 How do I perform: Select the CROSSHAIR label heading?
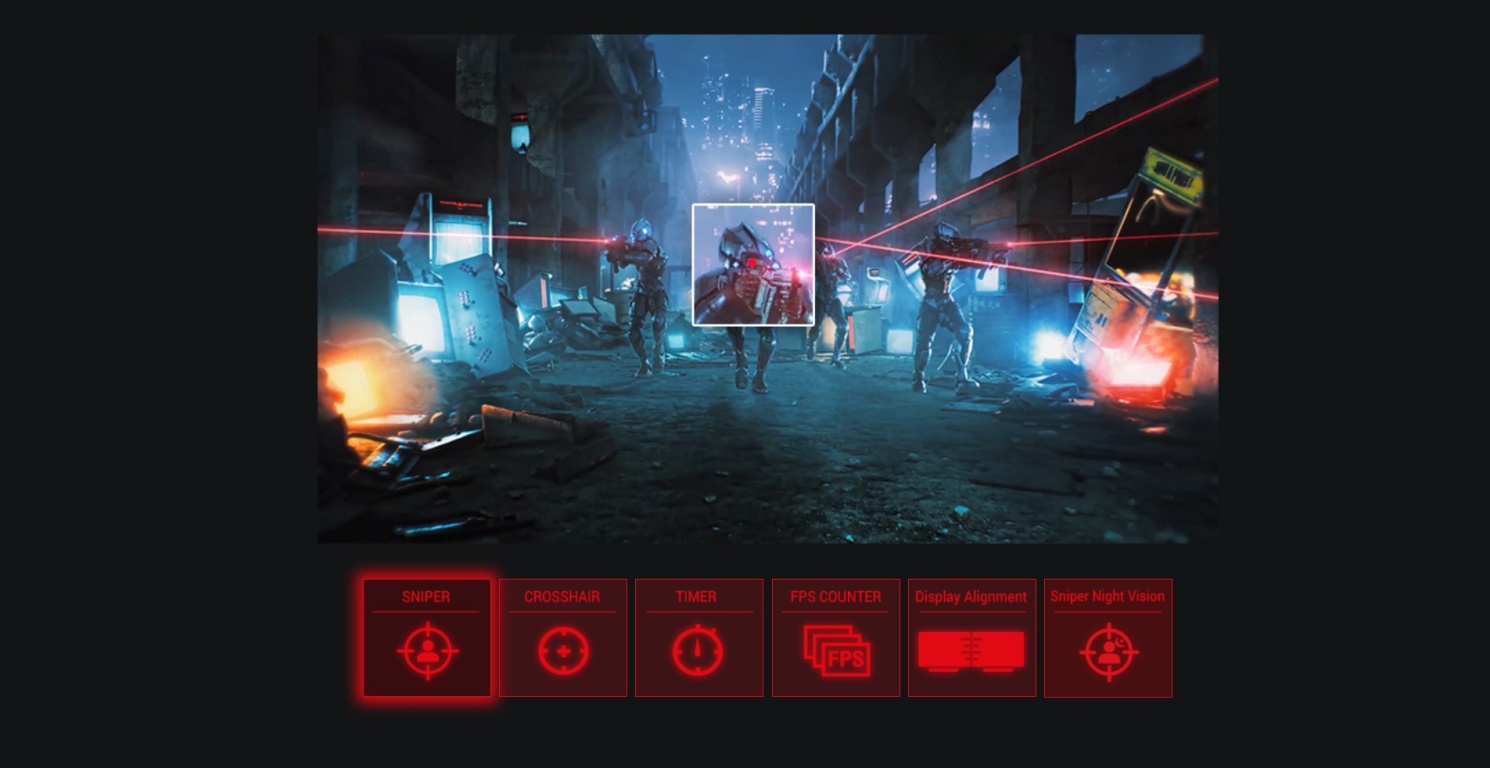click(x=562, y=597)
